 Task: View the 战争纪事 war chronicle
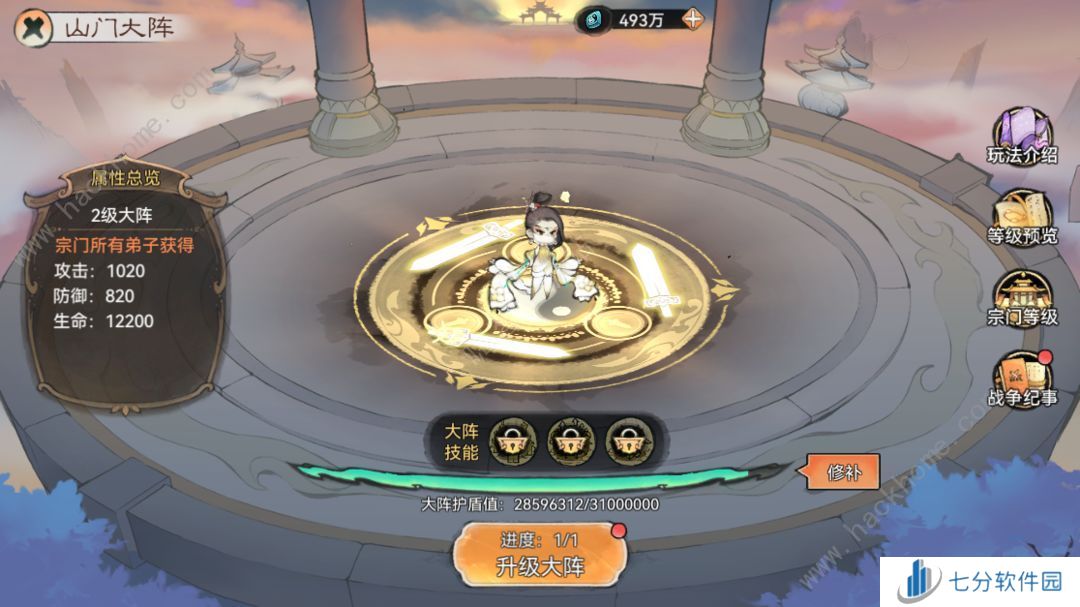tap(1022, 378)
